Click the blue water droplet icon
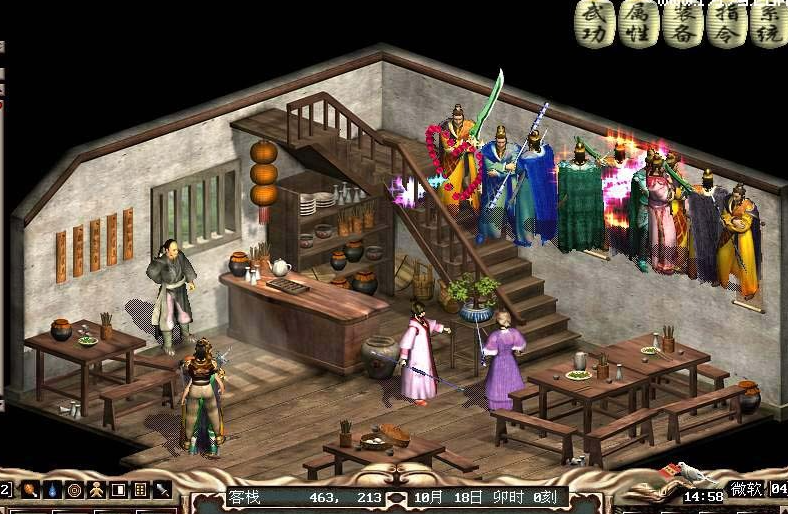The height and width of the screenshot is (514, 788). click(53, 490)
